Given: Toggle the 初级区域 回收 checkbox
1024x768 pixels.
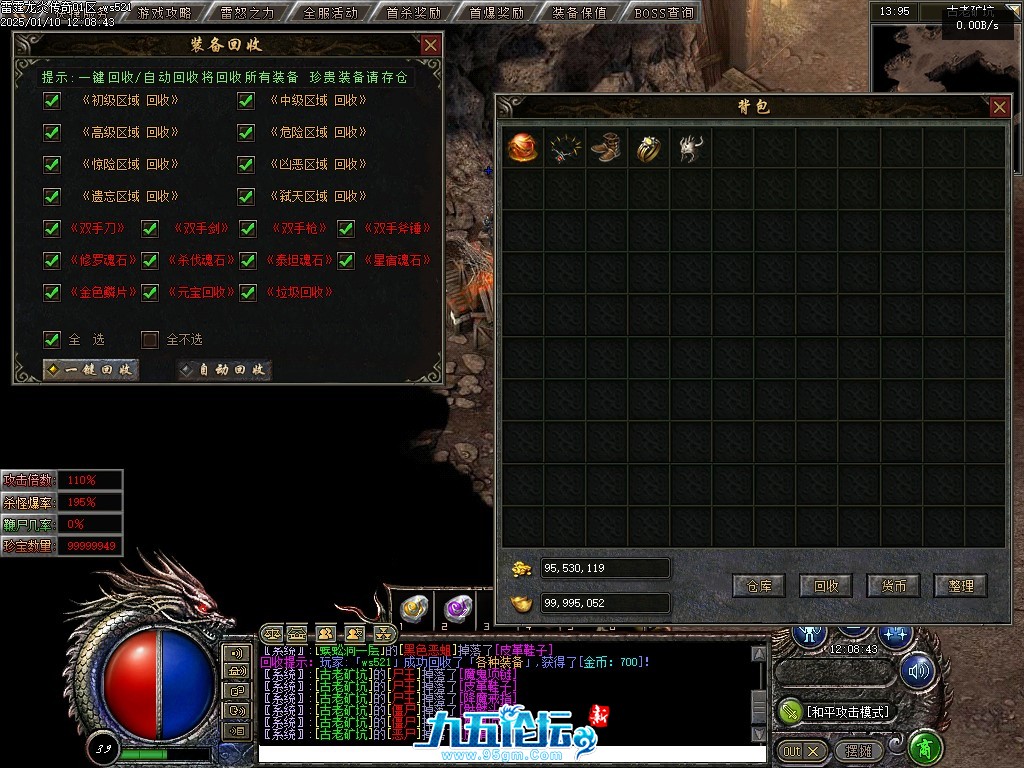Looking at the screenshot, I should coord(52,100).
